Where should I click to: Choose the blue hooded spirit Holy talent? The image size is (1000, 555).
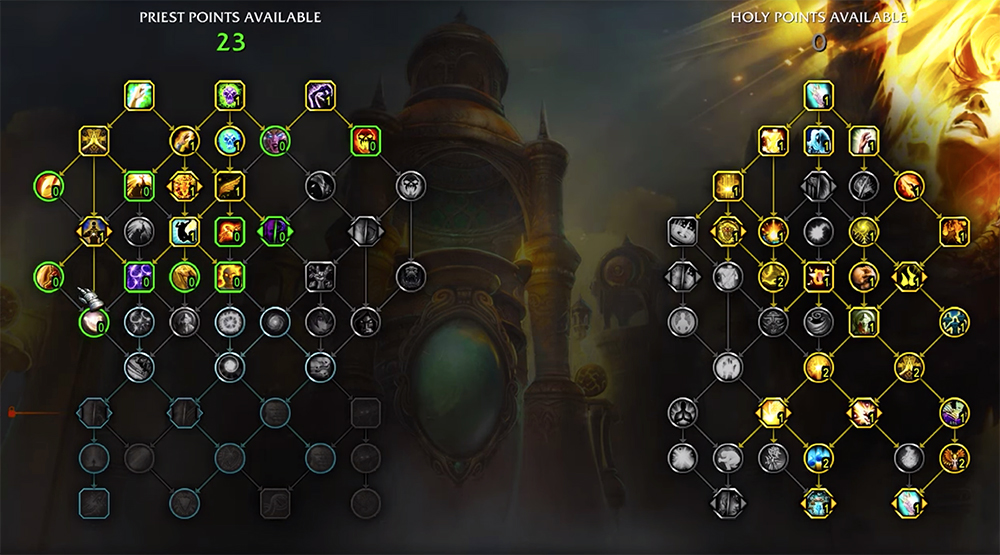(x=819, y=140)
